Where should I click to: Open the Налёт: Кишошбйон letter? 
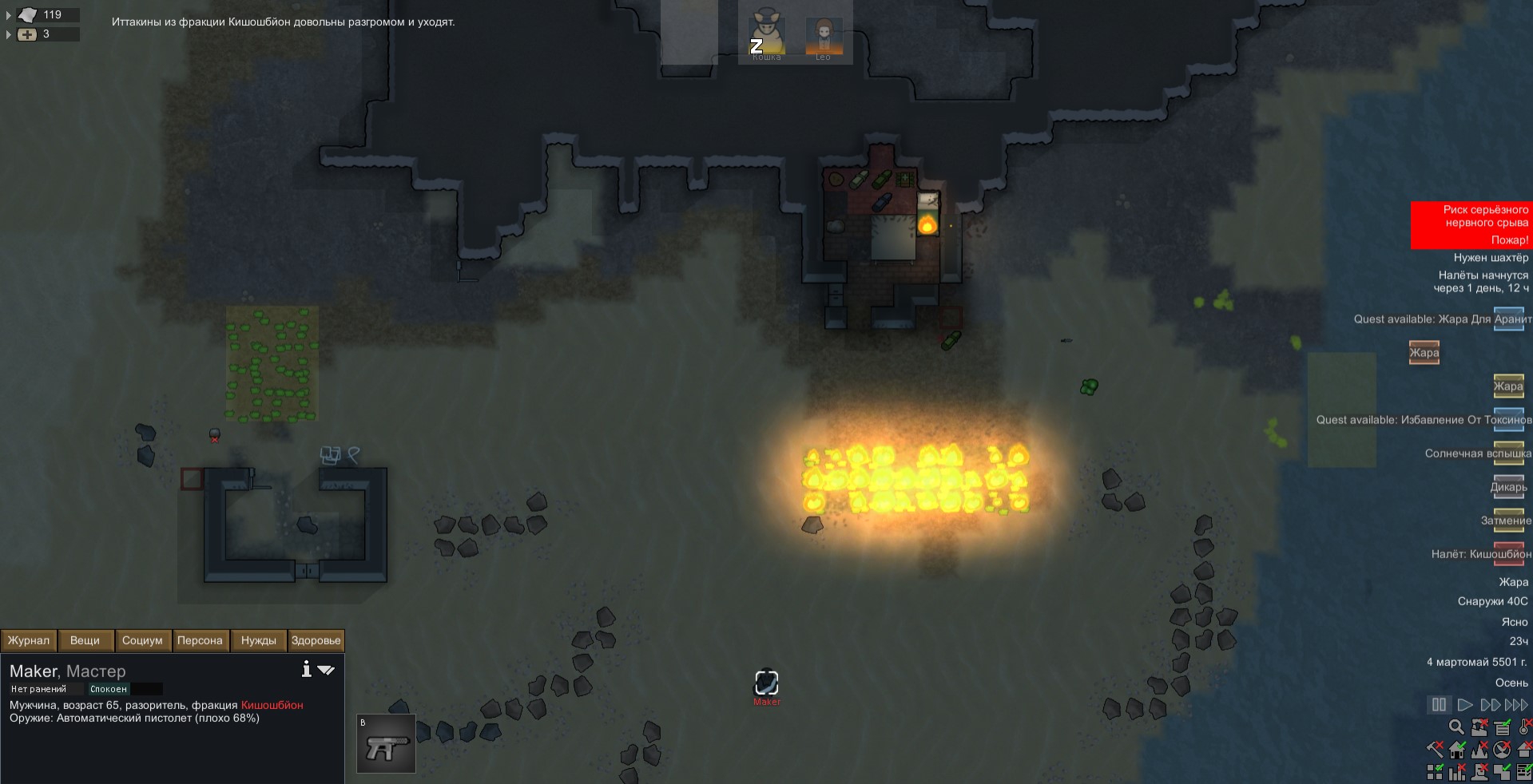click(1508, 553)
